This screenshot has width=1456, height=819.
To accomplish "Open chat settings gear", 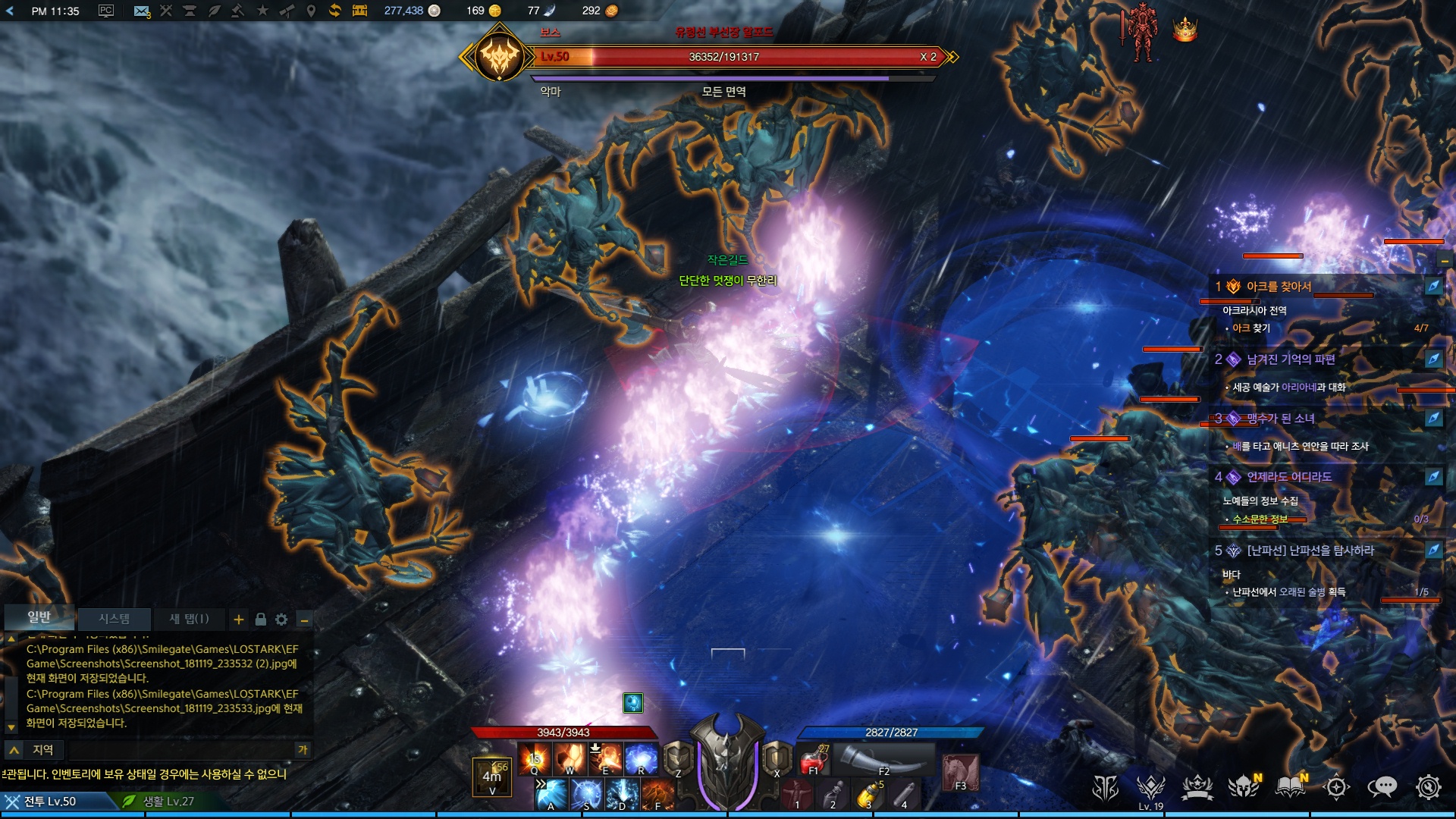I will [x=281, y=620].
